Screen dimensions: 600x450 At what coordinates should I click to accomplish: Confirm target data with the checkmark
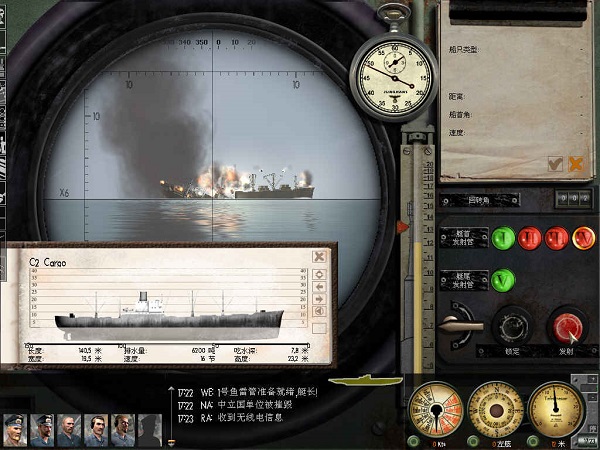pos(555,163)
